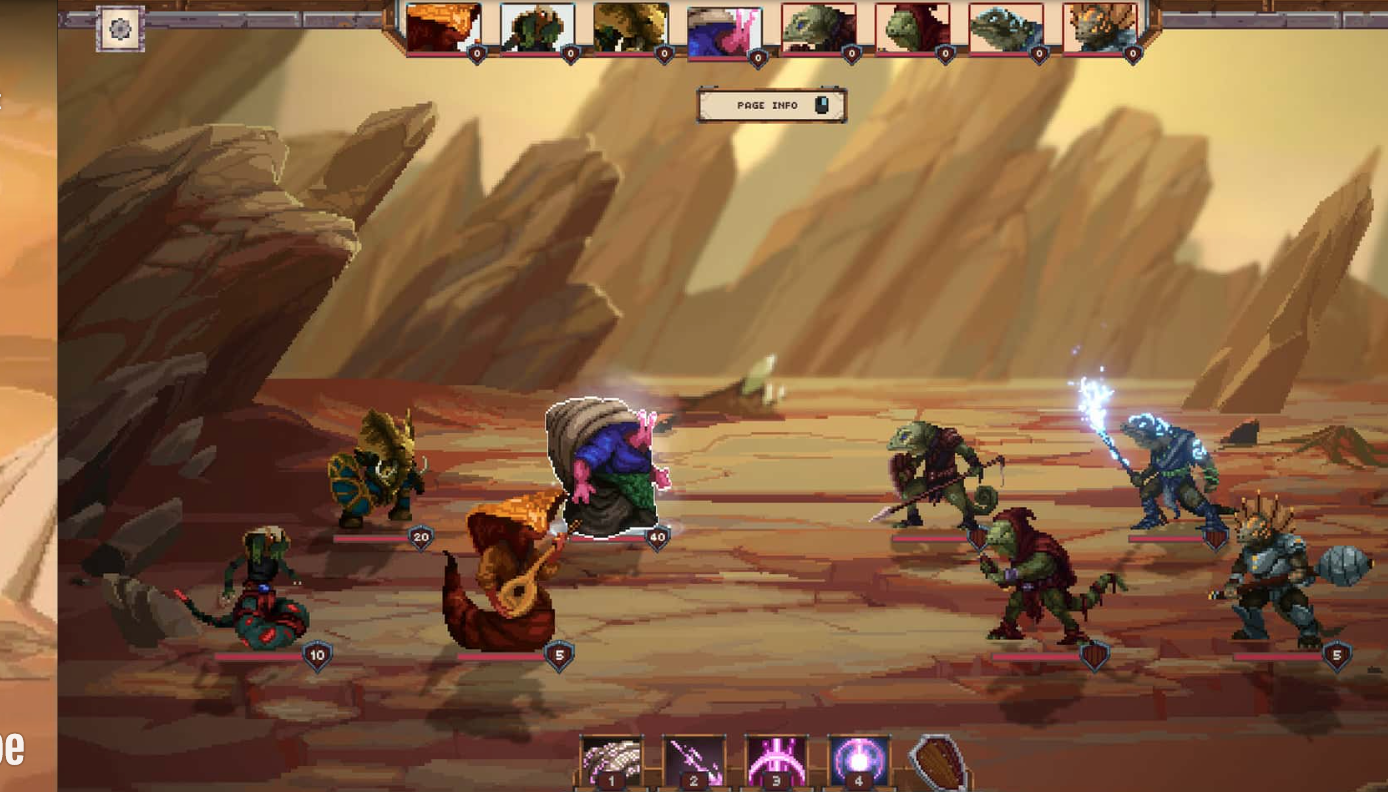Target the lizard spearman enemy unit

[935, 473]
